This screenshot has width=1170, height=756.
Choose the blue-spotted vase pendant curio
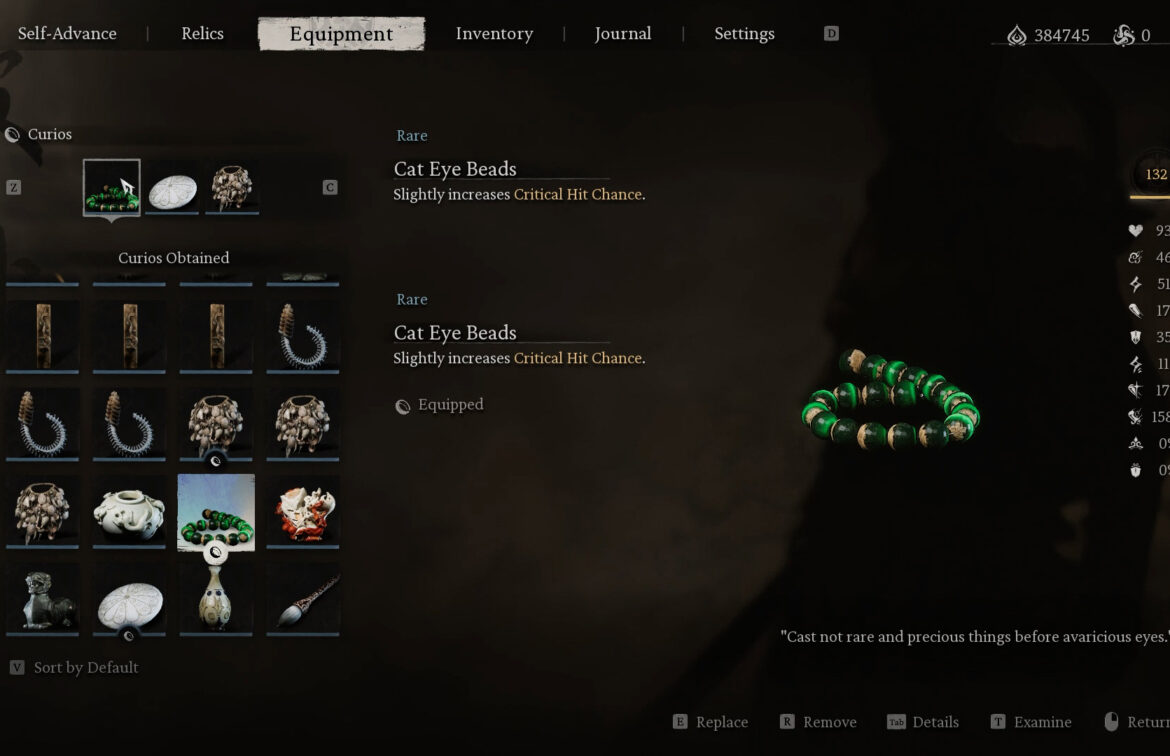pyautogui.click(x=216, y=597)
